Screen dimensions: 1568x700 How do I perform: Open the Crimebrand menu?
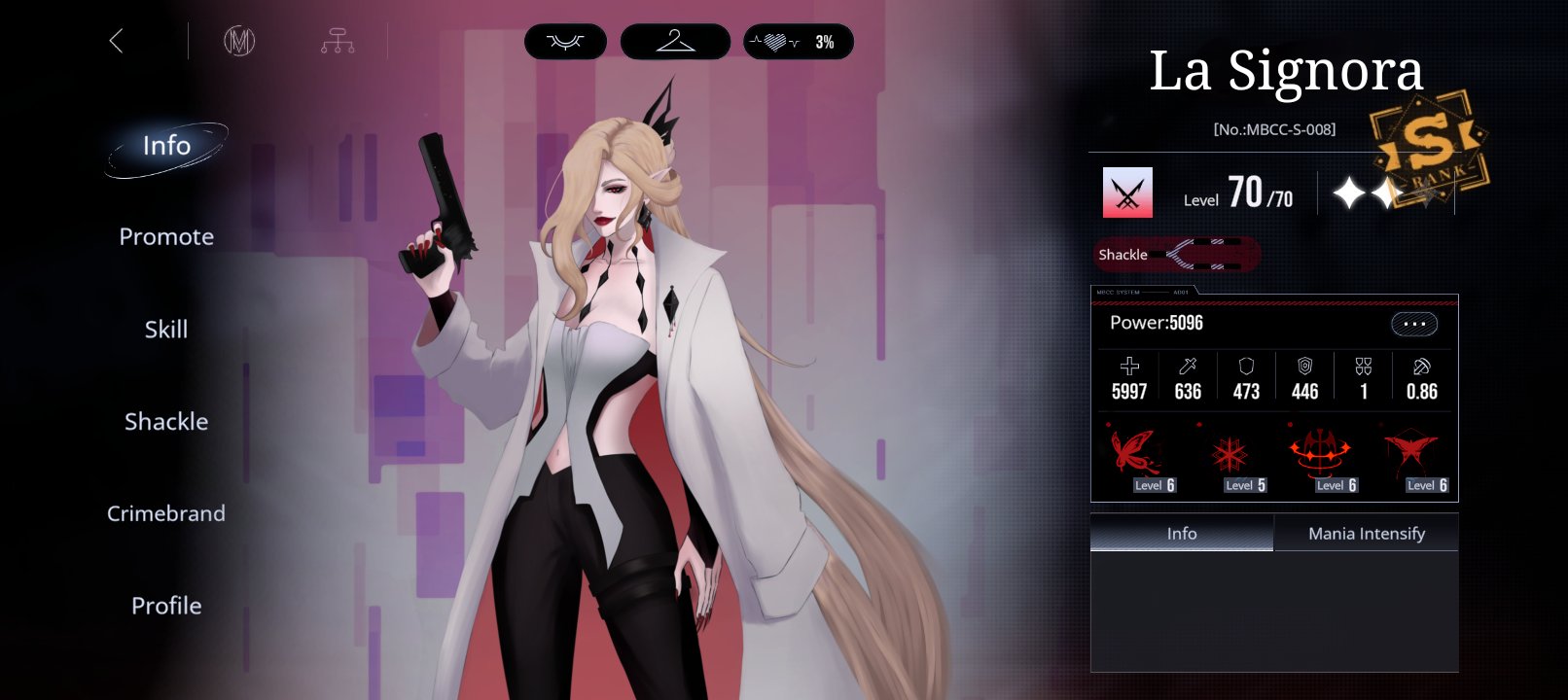click(166, 513)
